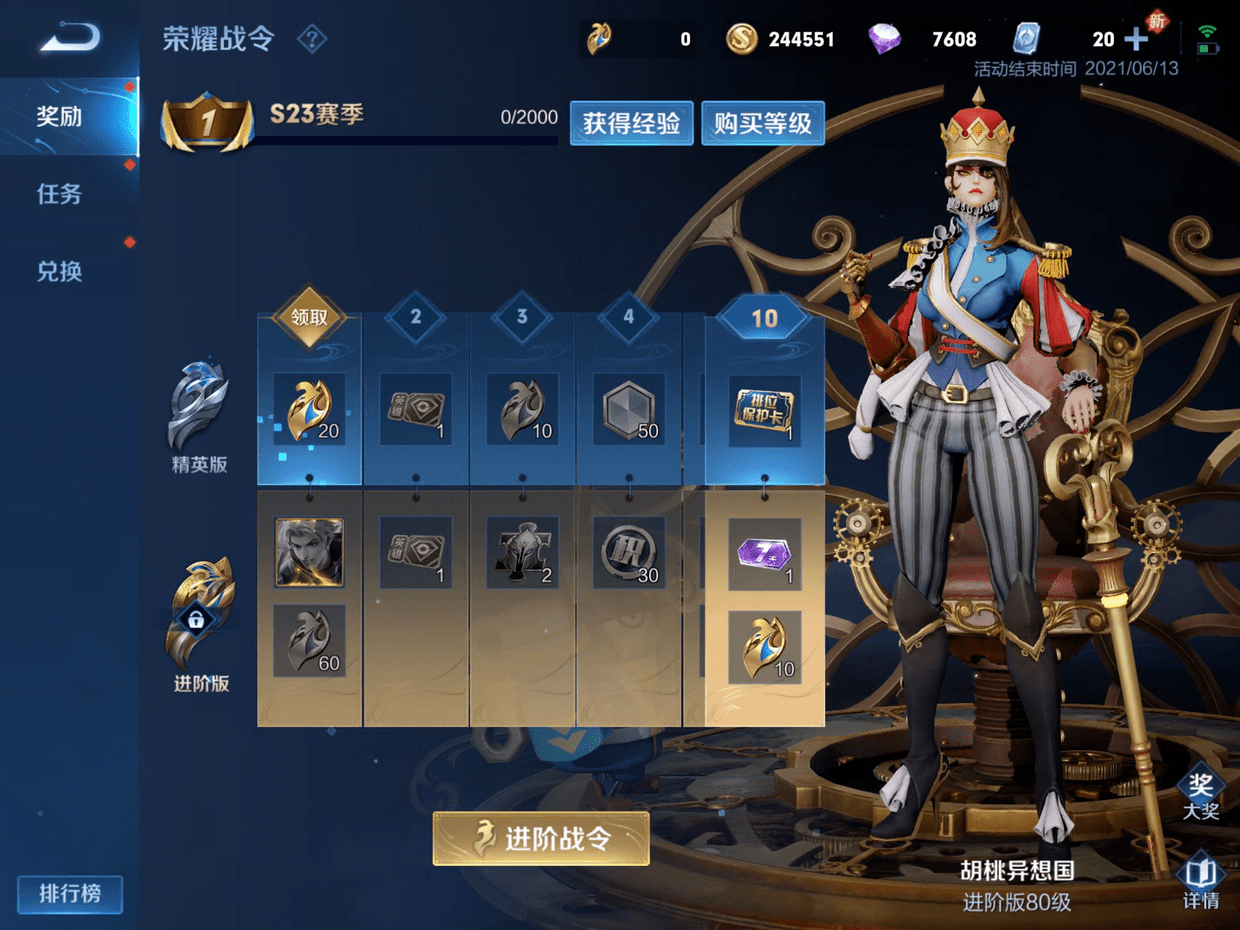Open the 兑换 tab
This screenshot has width=1240, height=930.
[x=60, y=271]
